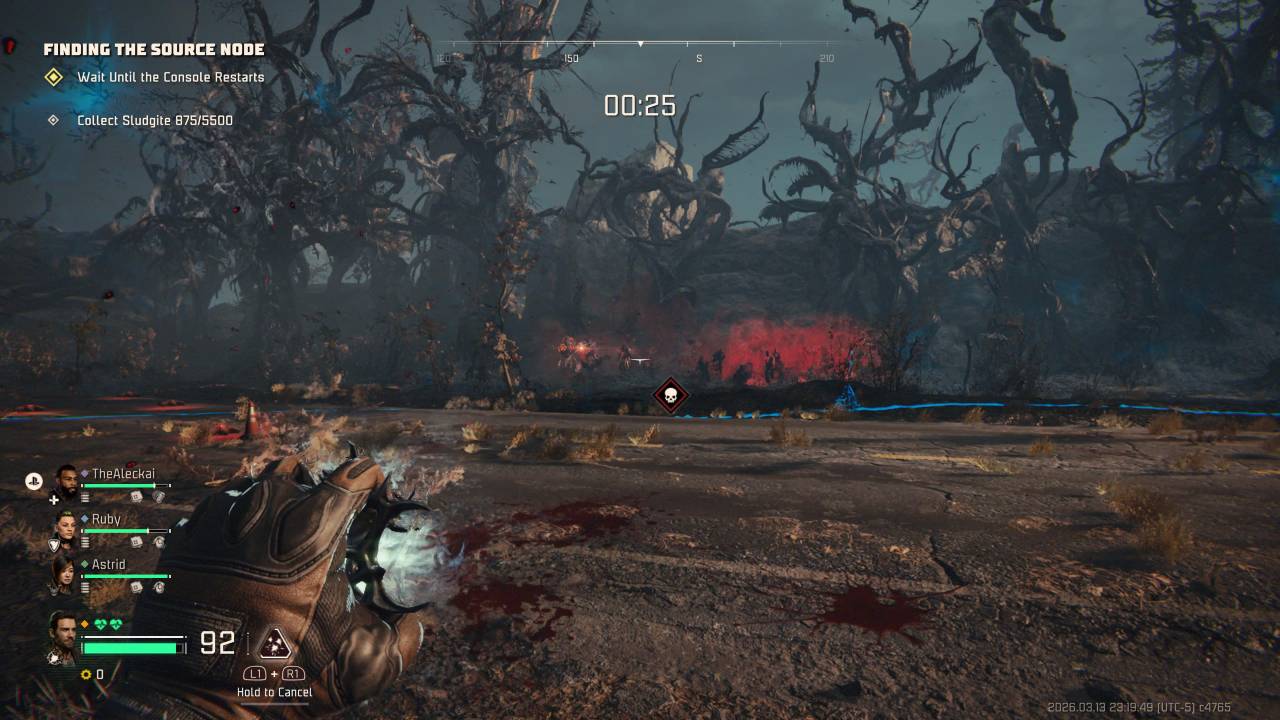This screenshot has width=1280, height=720.
Task: Select the Finding The Source Node quest title
Action: point(153,48)
